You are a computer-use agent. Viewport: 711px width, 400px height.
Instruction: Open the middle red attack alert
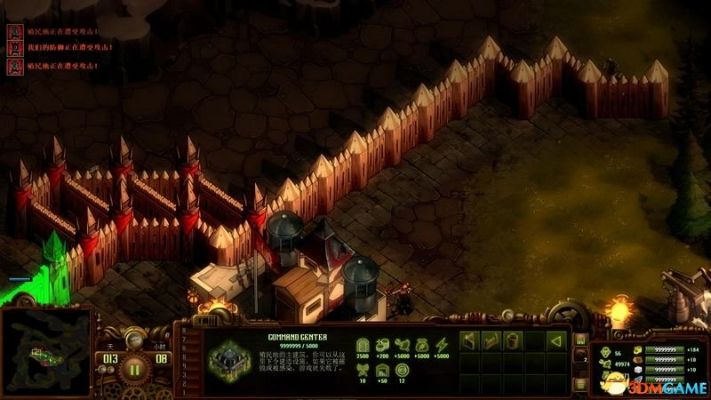point(15,49)
